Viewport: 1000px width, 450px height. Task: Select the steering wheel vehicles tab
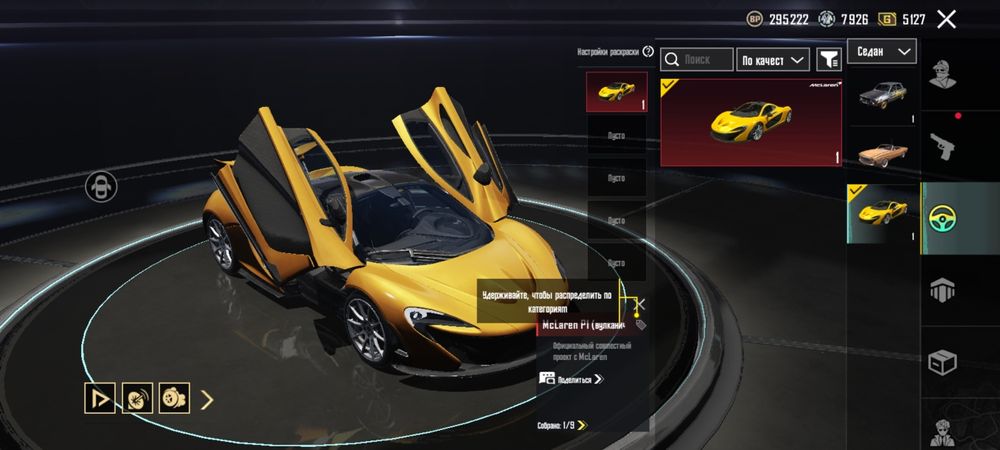tap(941, 217)
